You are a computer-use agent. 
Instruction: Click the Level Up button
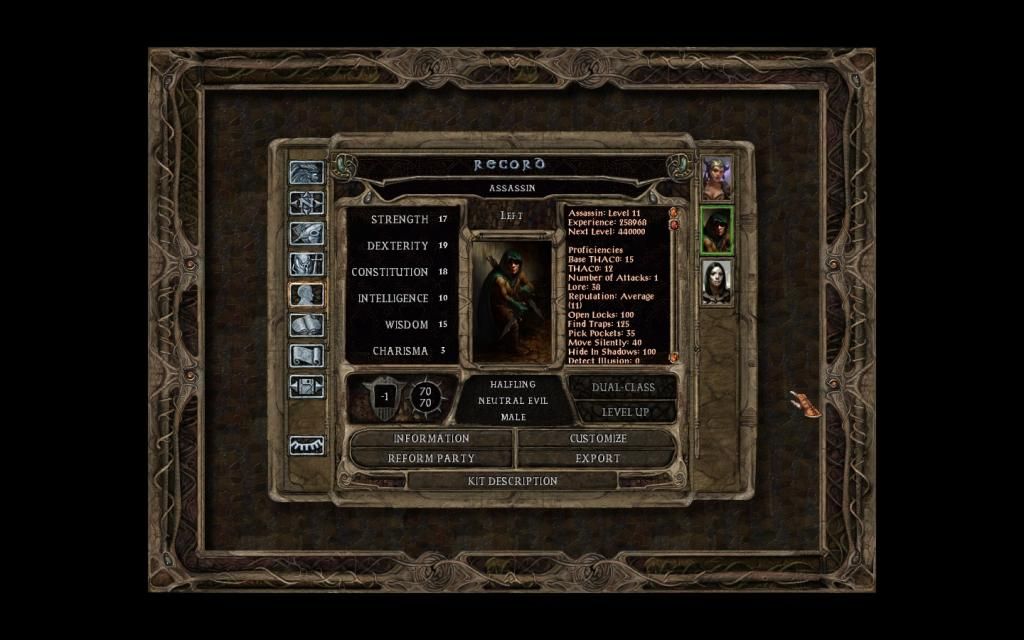click(x=625, y=412)
